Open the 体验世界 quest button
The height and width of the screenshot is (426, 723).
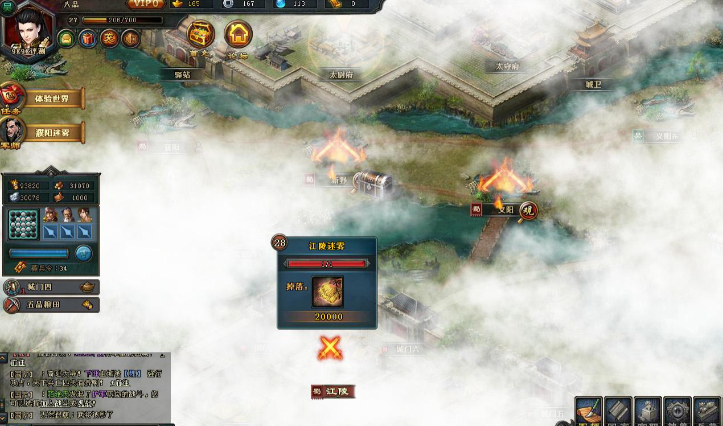click(x=47, y=100)
